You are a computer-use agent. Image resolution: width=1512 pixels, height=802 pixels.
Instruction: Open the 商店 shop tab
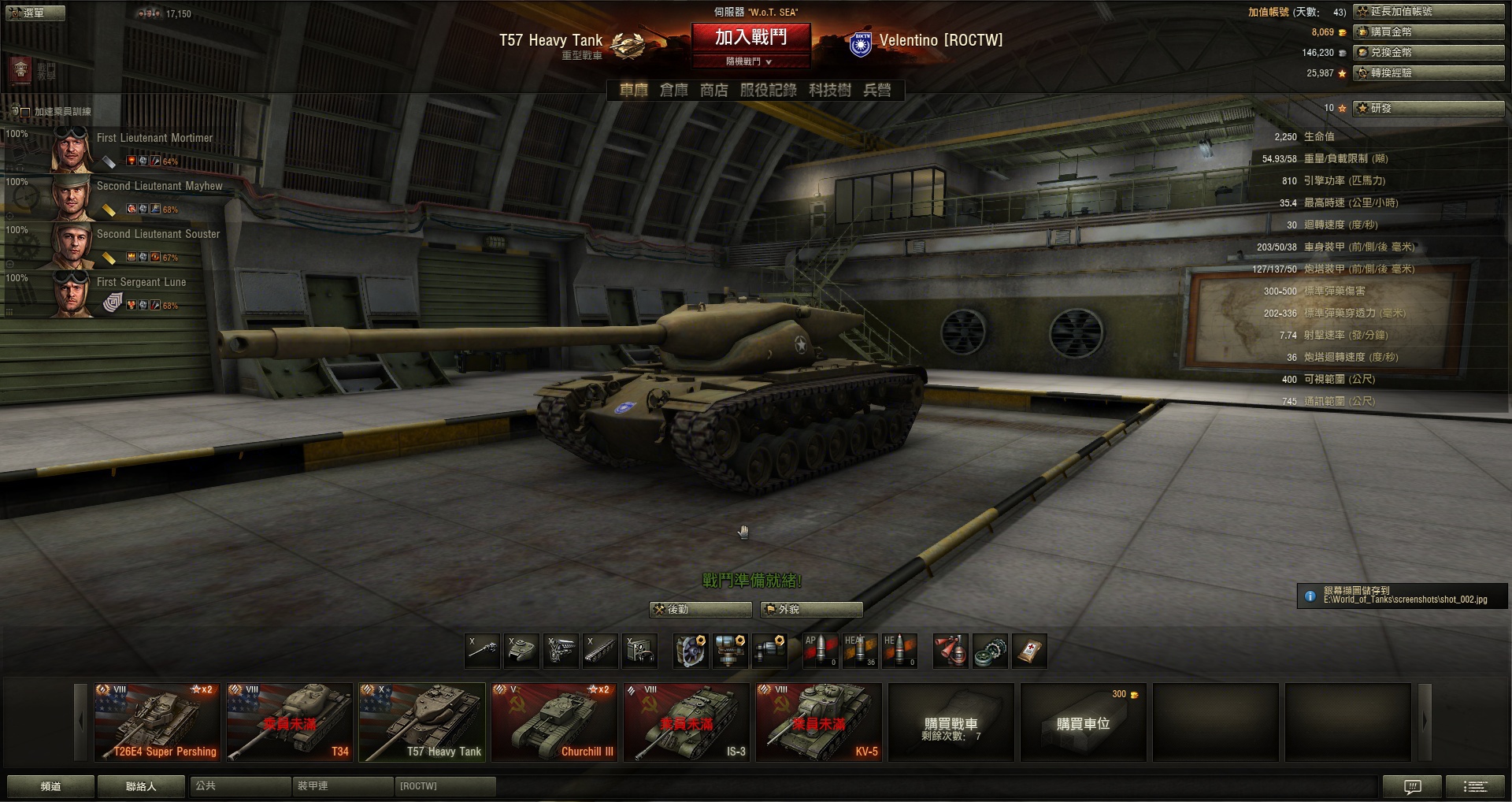[x=714, y=91]
